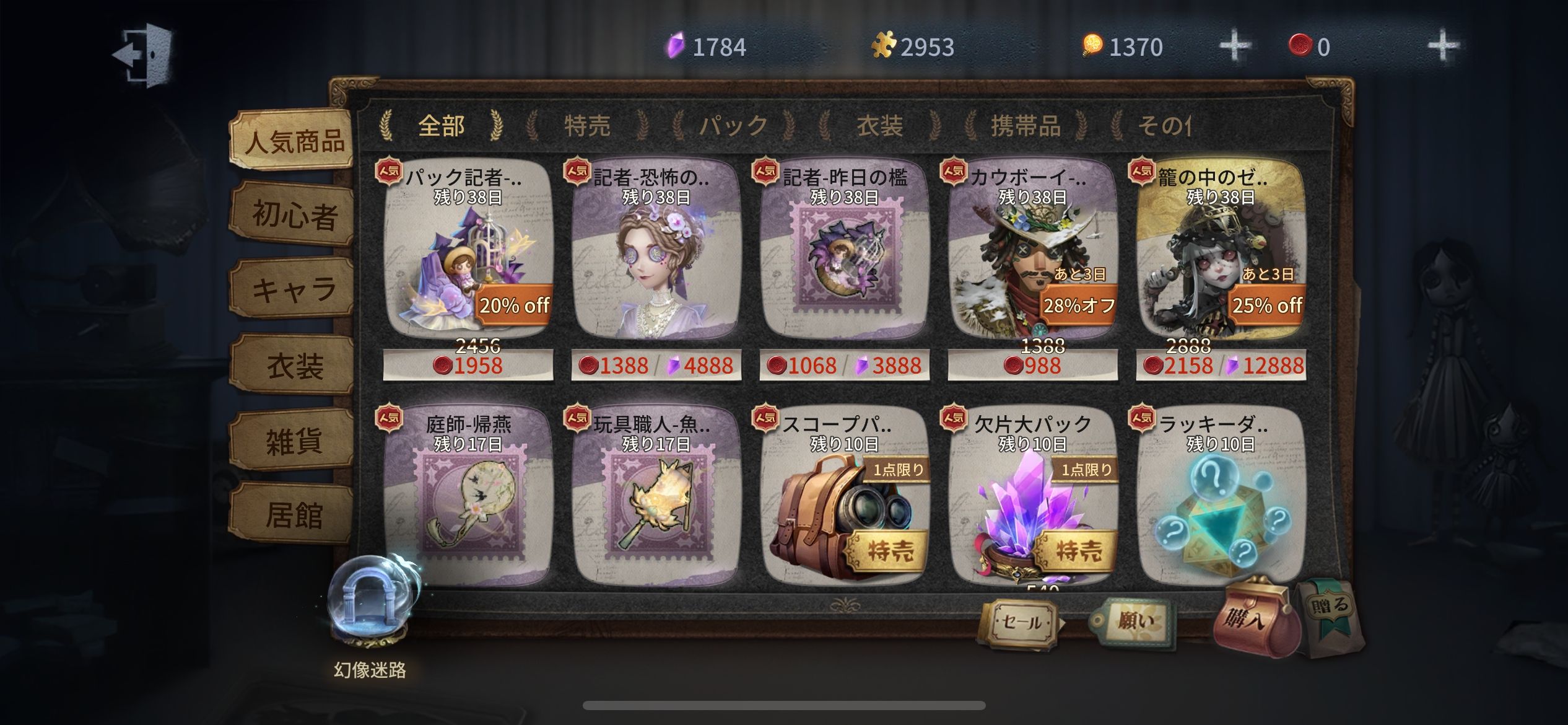Show the 特売 filter tab
1568x725 pixels.
coord(587,126)
